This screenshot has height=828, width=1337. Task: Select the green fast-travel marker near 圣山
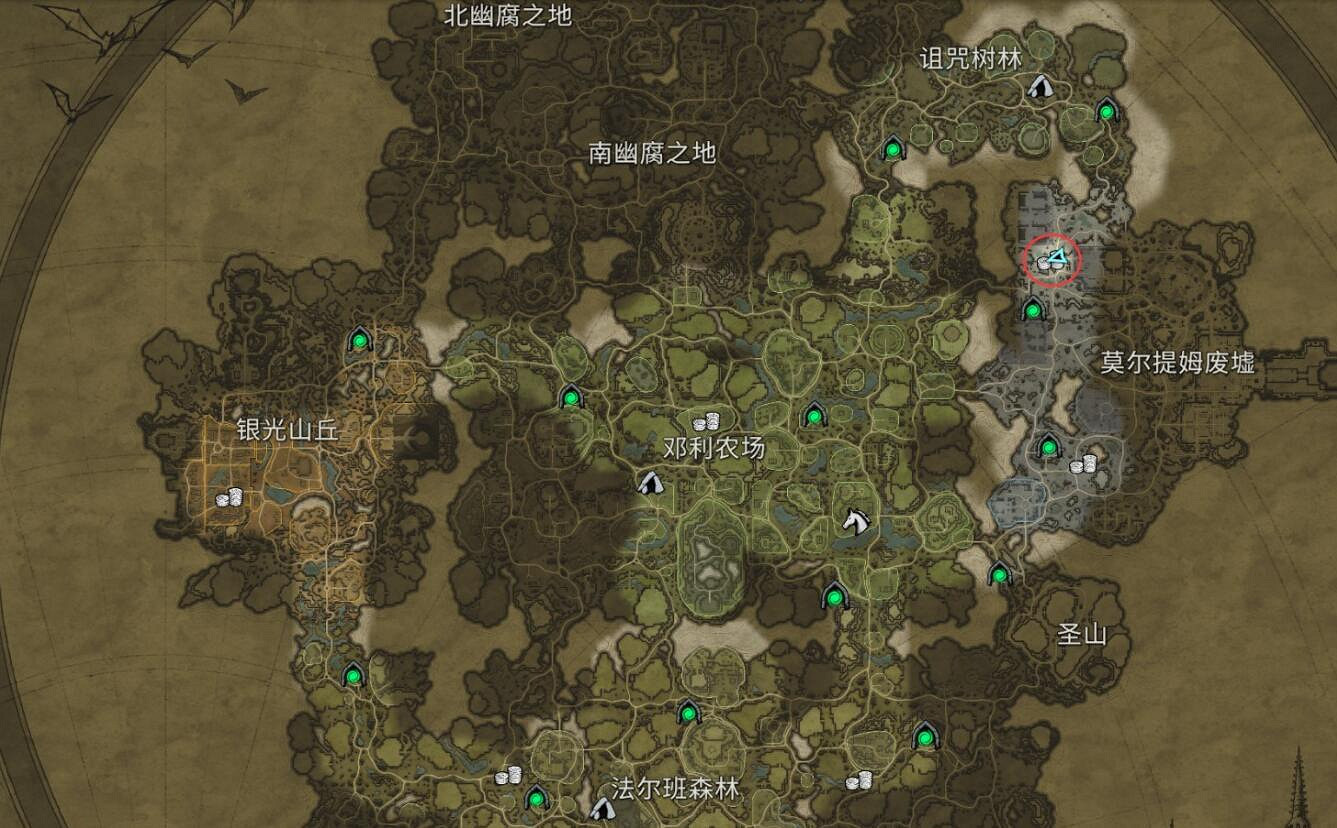1000,576
